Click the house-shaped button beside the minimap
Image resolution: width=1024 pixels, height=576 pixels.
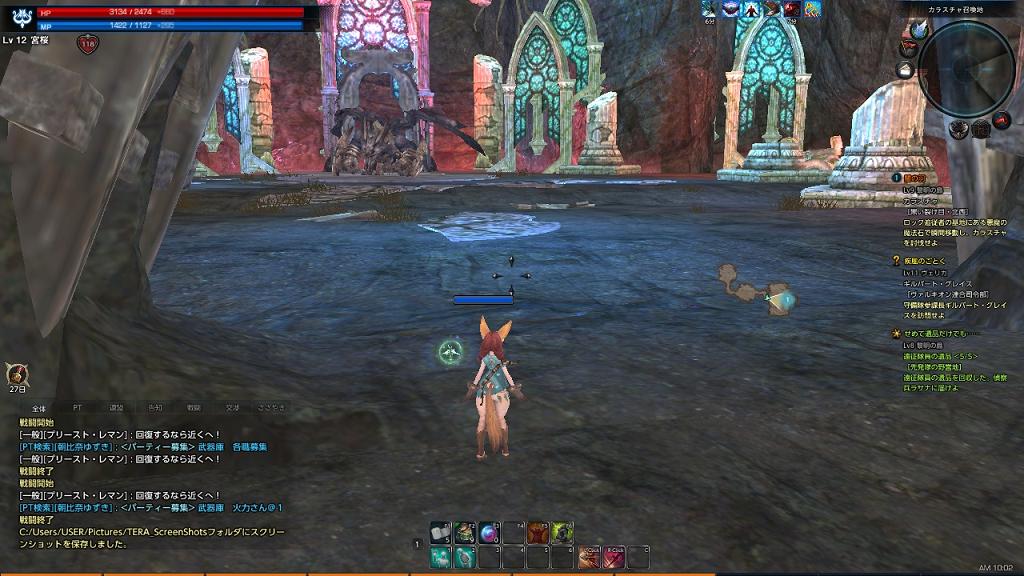(x=904, y=69)
